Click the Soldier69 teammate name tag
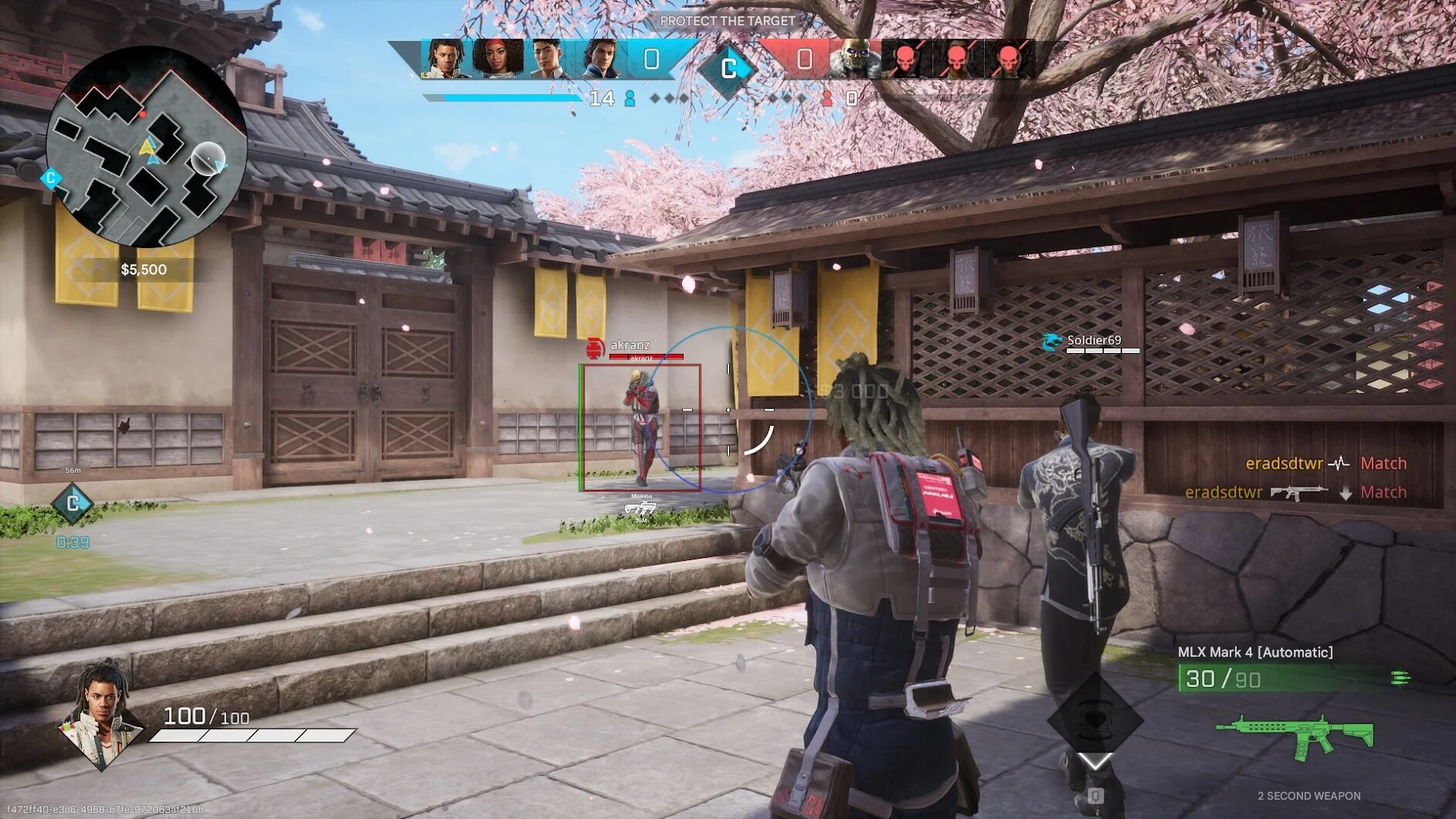Viewport: 1456px width, 819px height. click(x=1093, y=341)
